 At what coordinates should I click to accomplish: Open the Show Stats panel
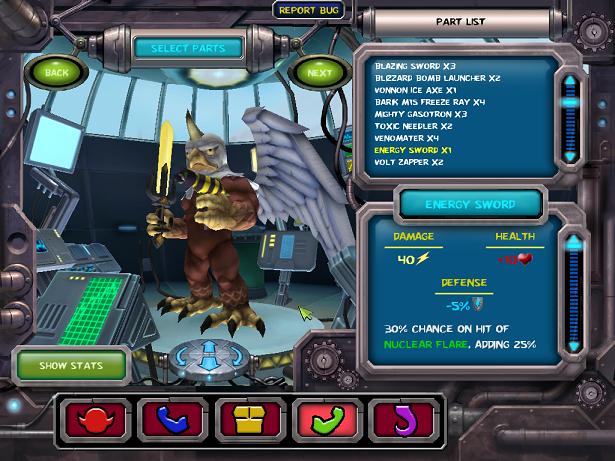tap(71, 365)
